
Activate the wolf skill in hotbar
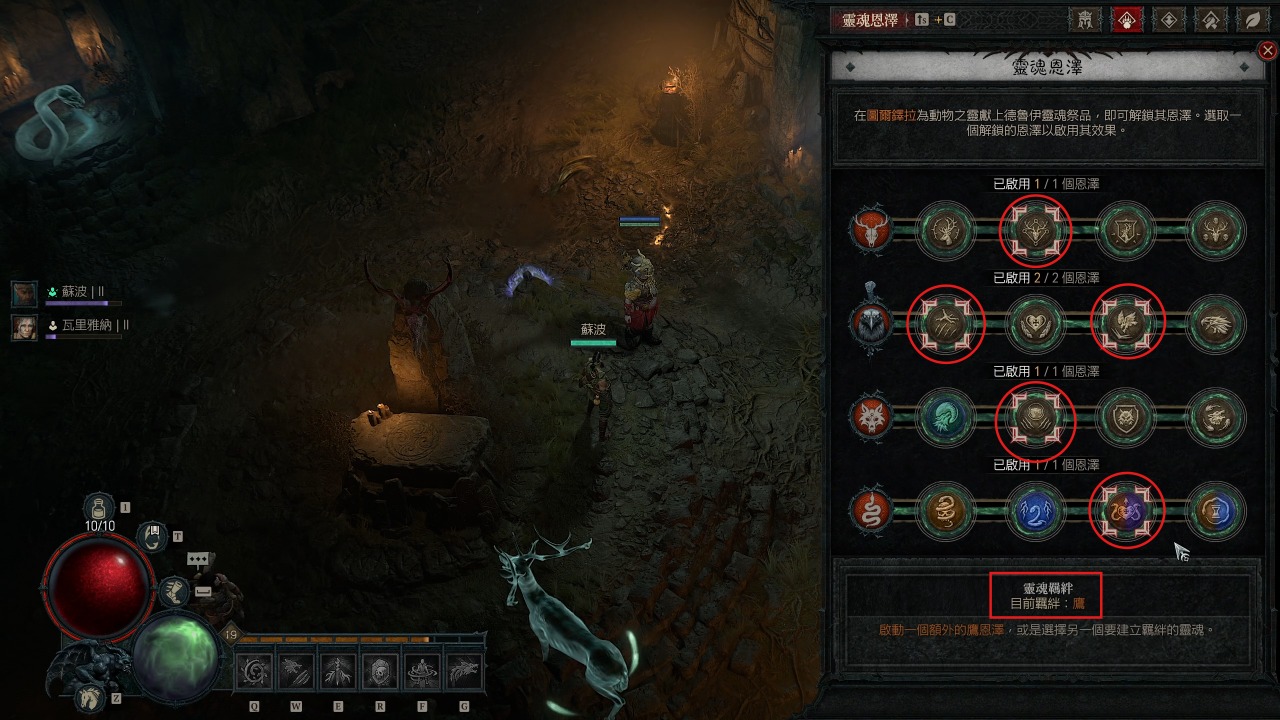(x=463, y=672)
